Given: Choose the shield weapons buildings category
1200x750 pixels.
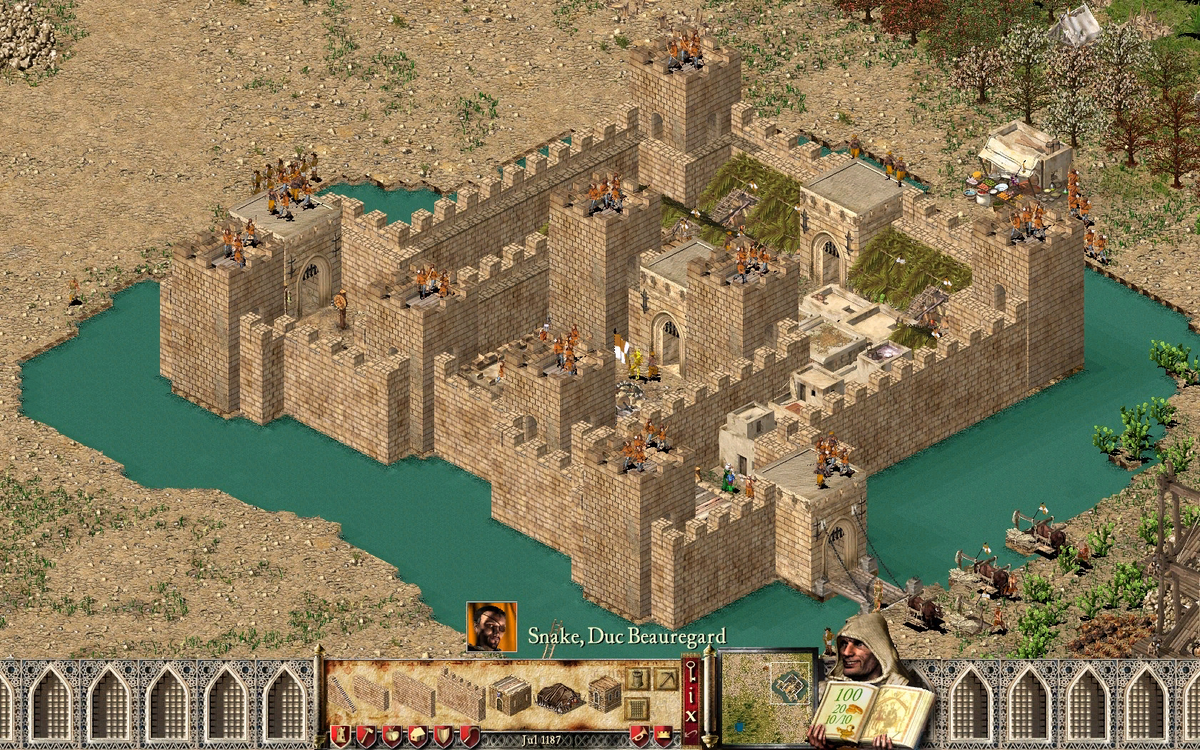Looking at the screenshot, I should 442,736.
